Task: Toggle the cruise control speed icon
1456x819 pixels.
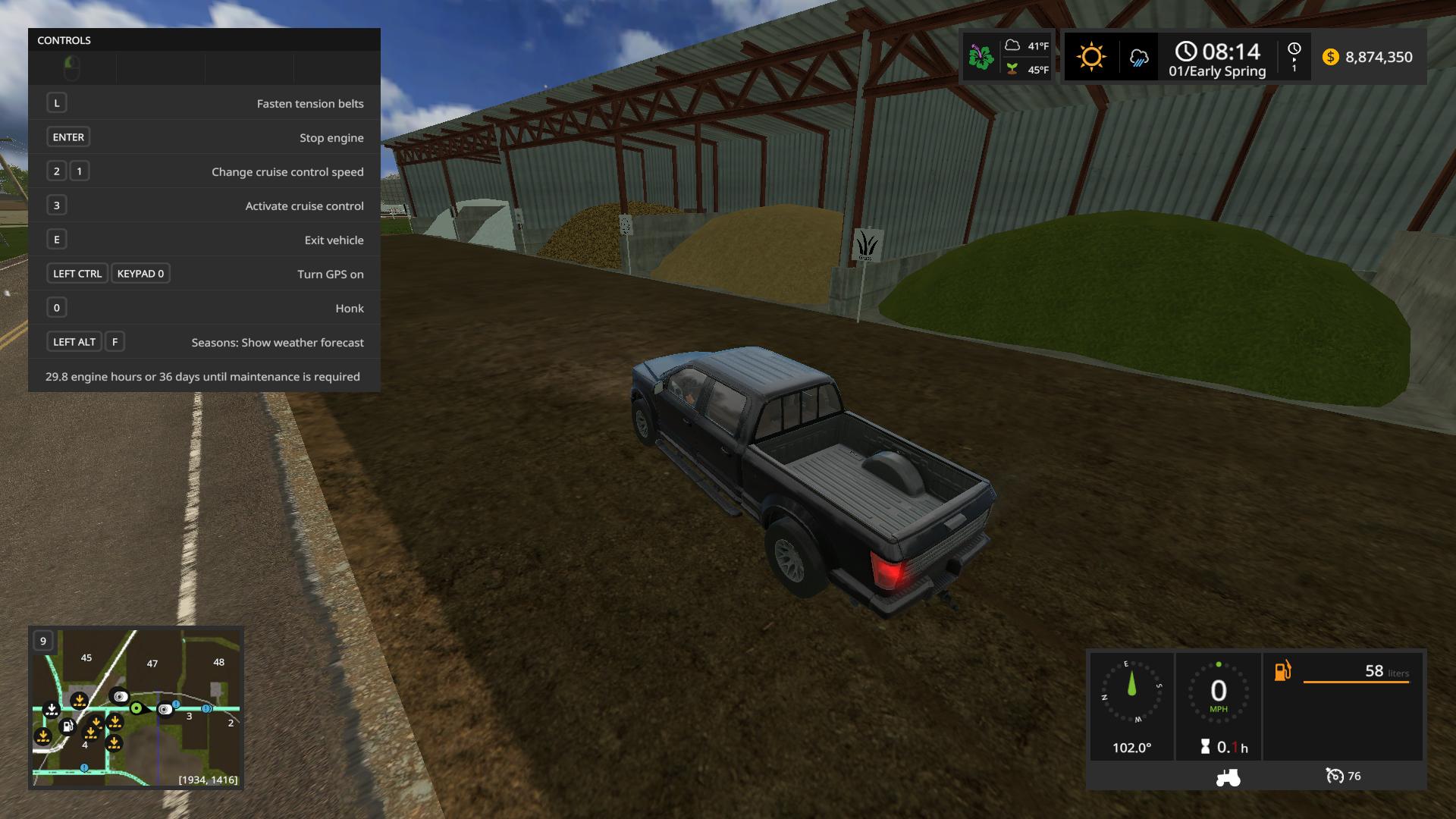Action: point(1335,776)
